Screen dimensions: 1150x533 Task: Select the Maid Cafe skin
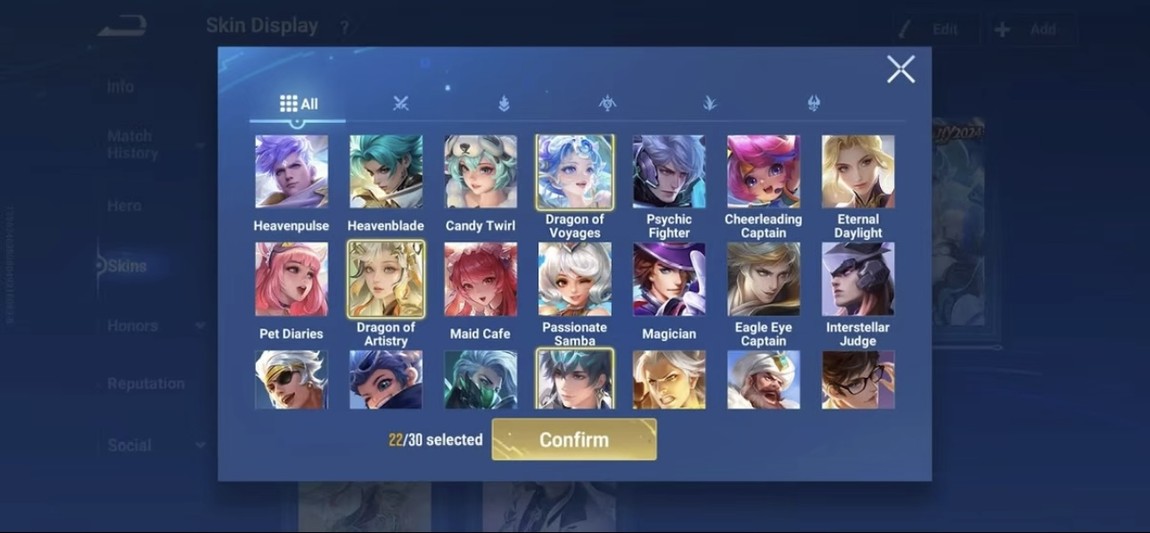(480, 279)
